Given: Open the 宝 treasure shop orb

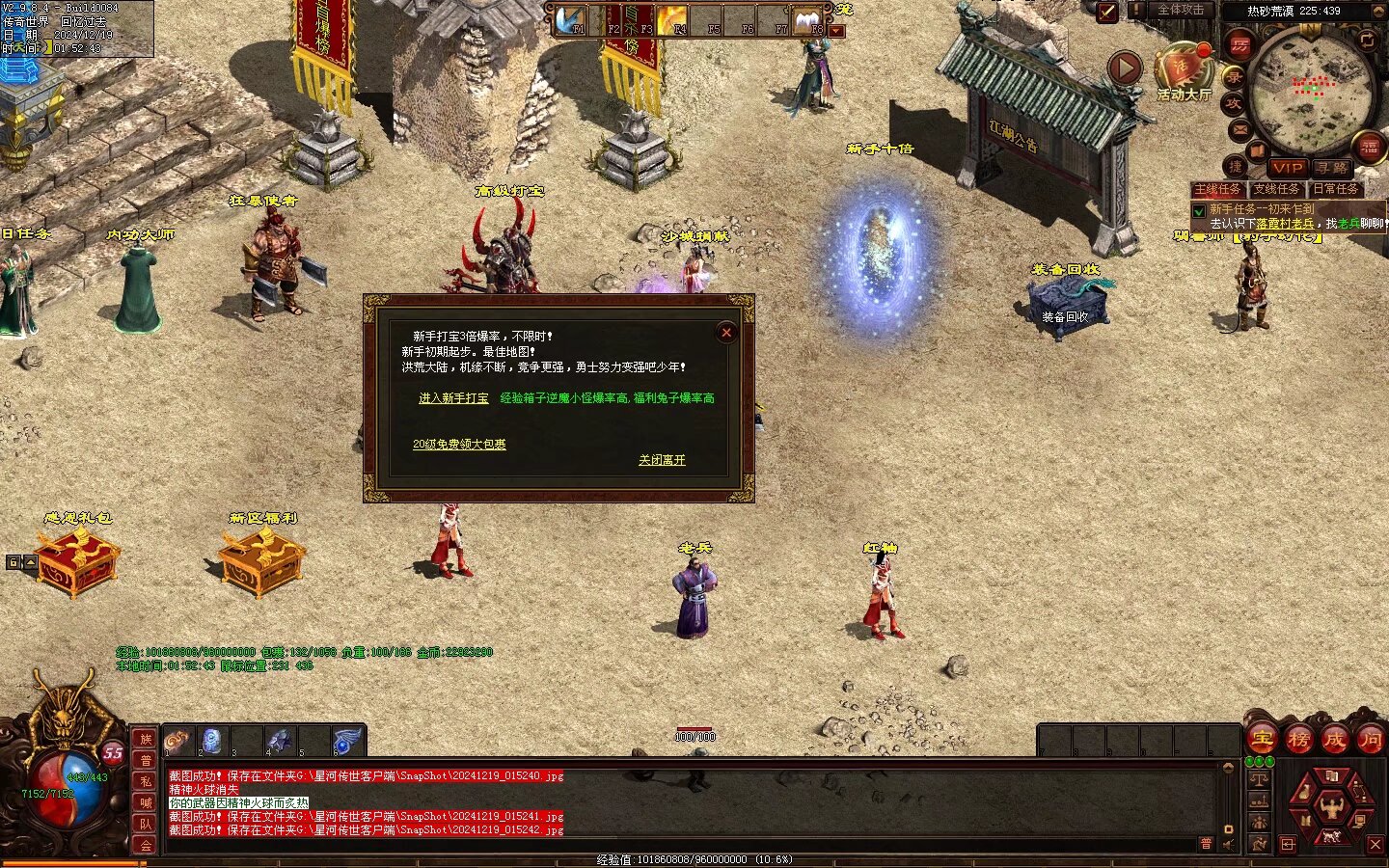Looking at the screenshot, I should click(1262, 740).
